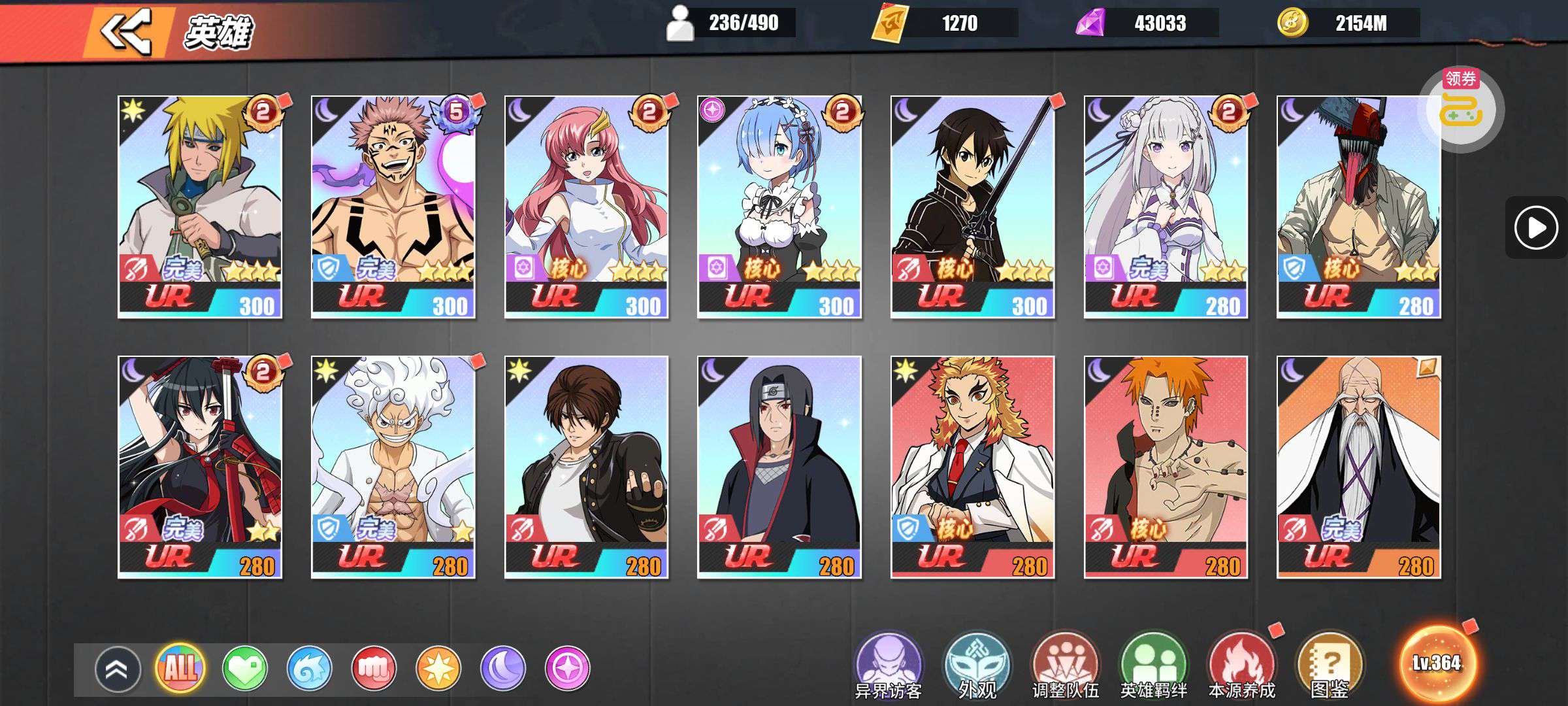Filter heroes by red fist type
This screenshot has width=1568, height=706.
(x=374, y=668)
